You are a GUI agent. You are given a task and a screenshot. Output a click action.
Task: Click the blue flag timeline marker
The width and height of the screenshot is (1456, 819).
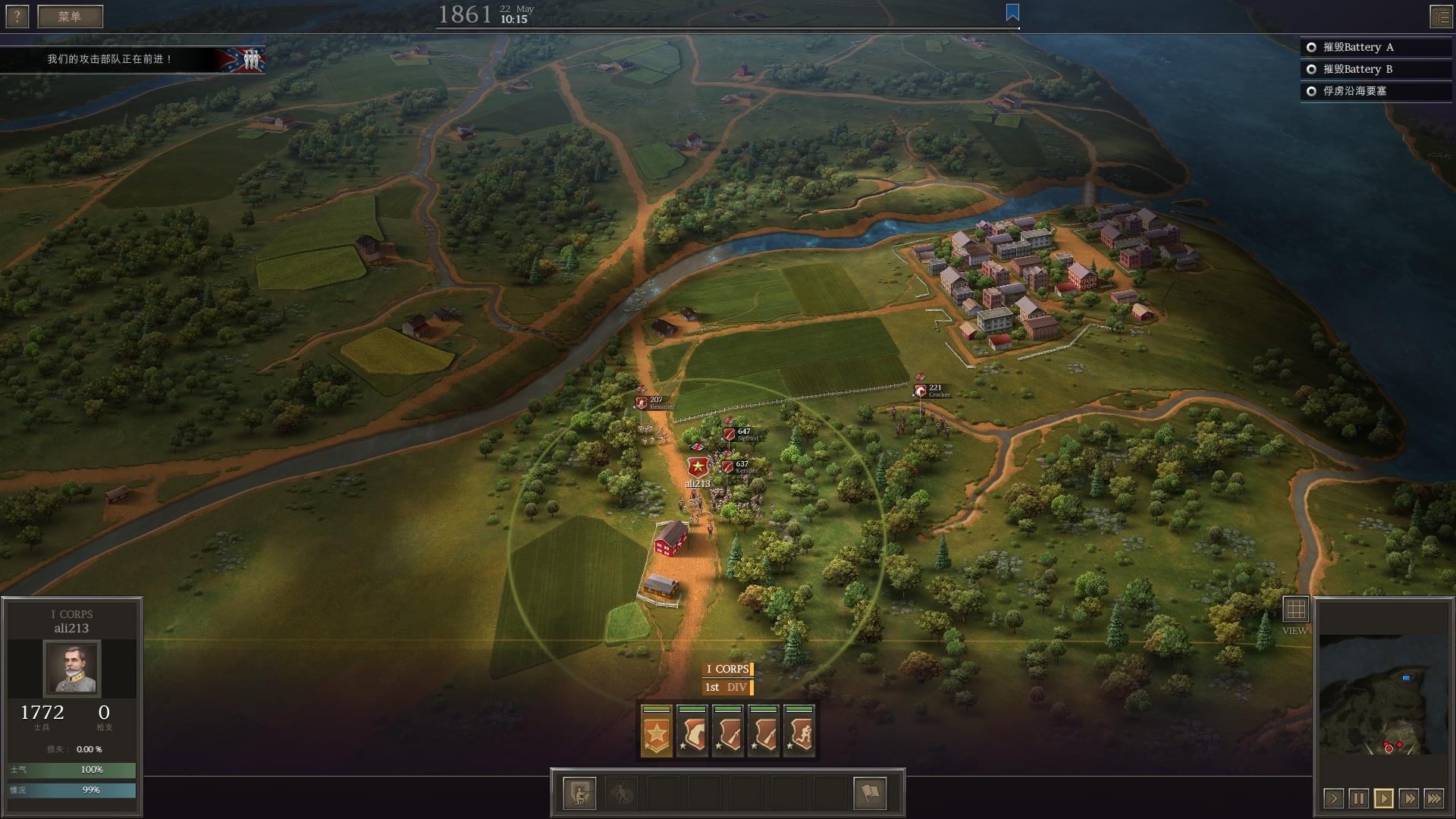pos(1012,13)
